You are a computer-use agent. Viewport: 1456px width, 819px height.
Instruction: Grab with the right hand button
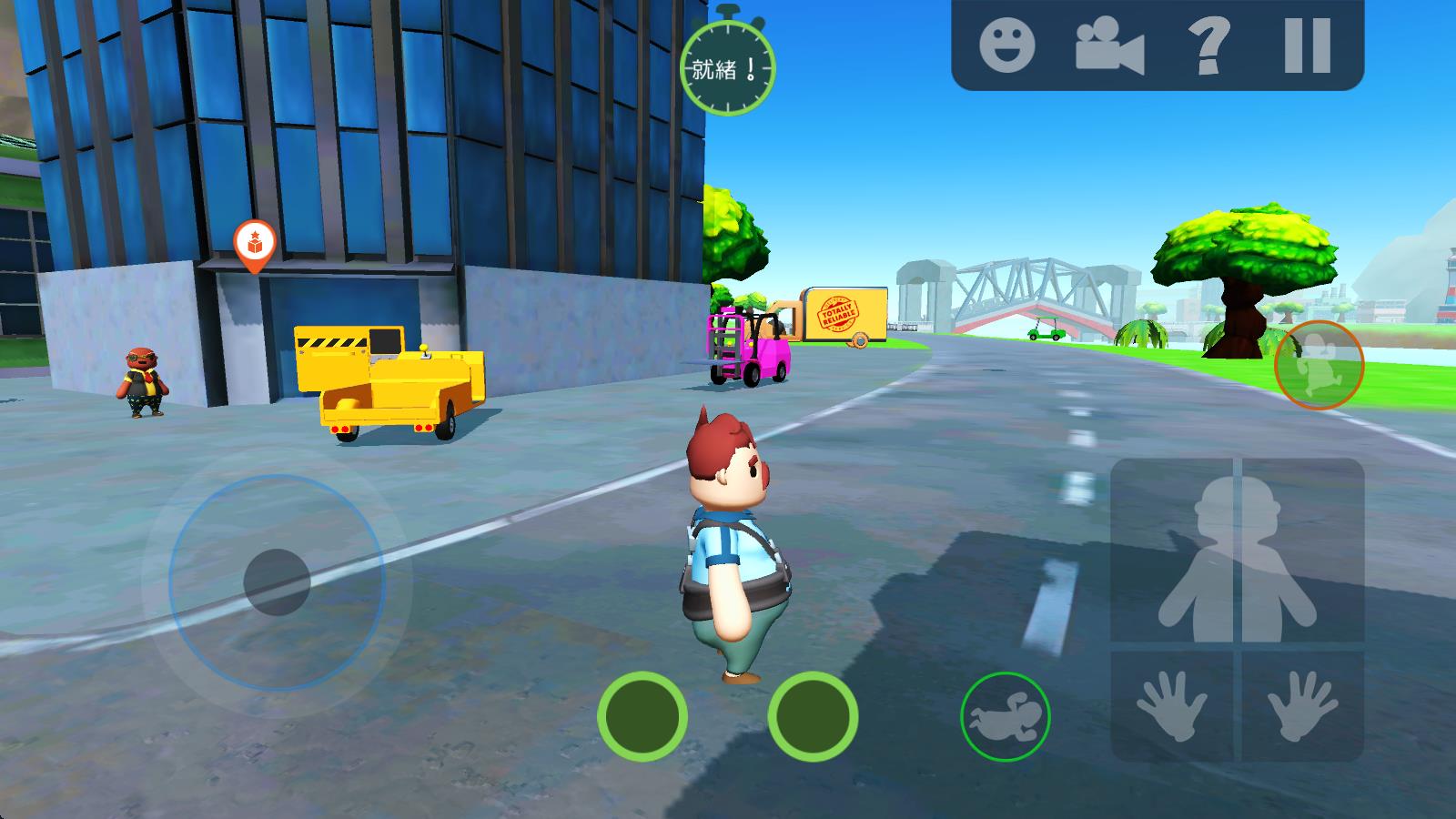(1303, 706)
